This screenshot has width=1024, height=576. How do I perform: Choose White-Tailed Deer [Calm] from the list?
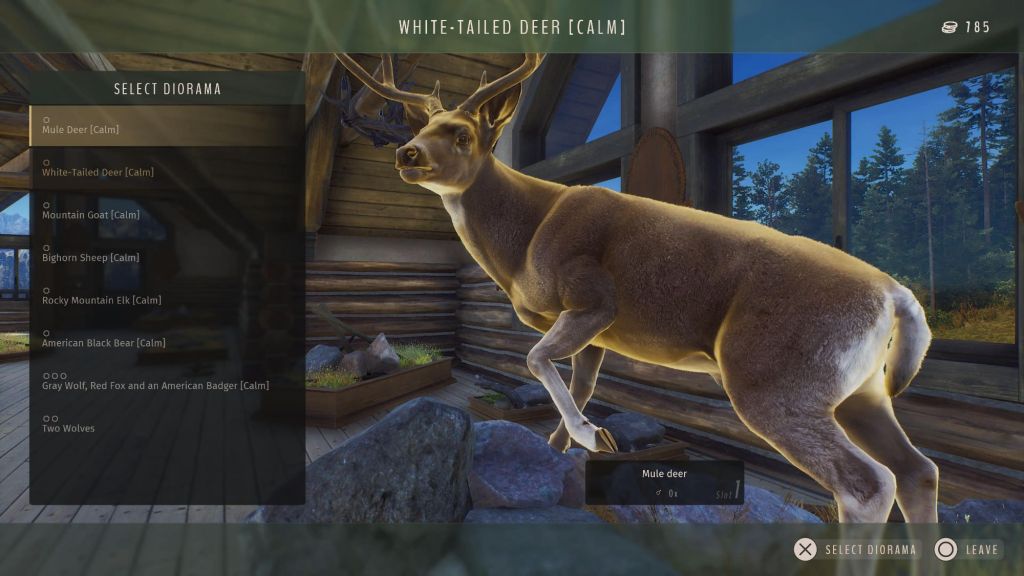(166, 168)
